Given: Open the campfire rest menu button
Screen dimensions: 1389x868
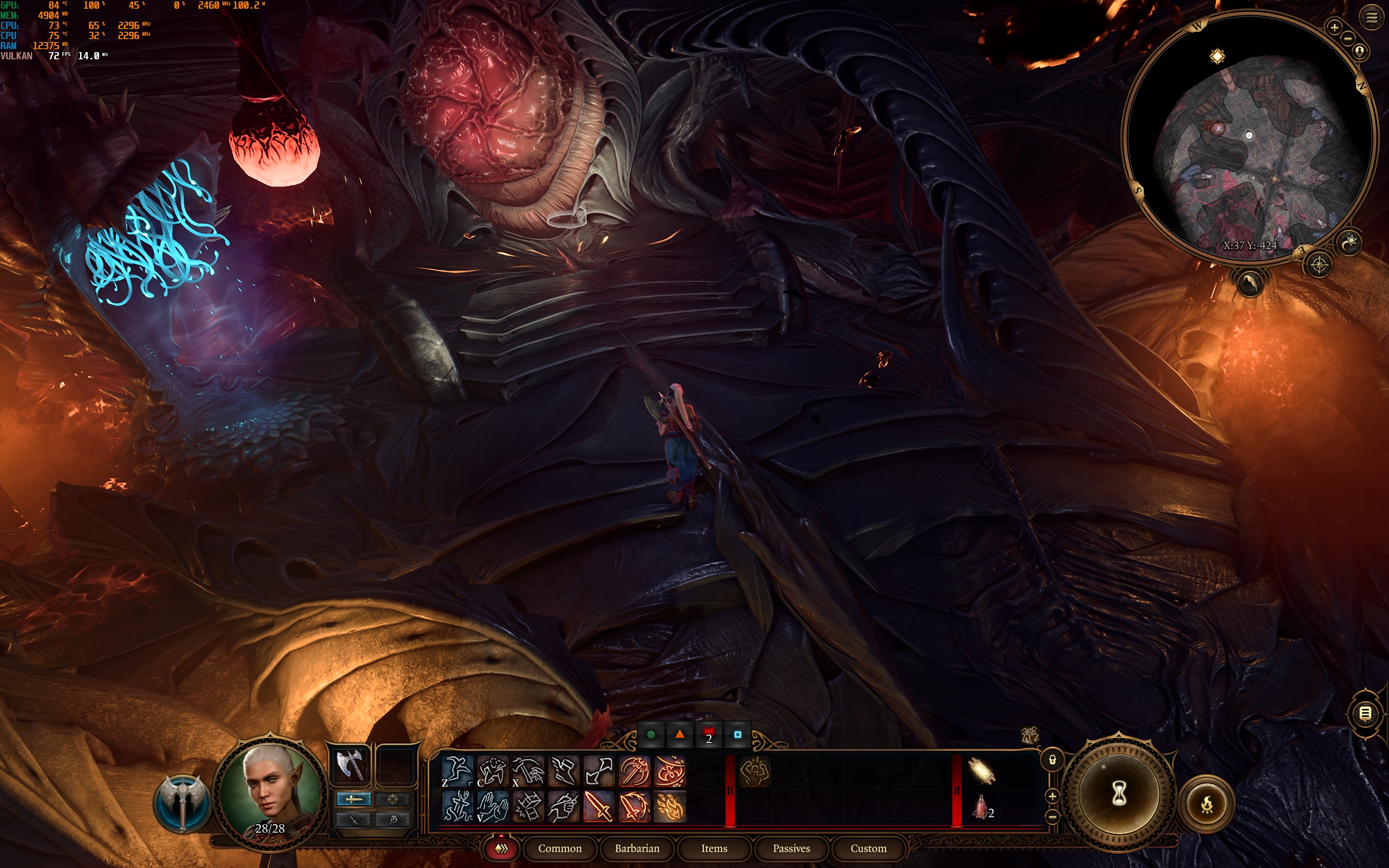Looking at the screenshot, I should tap(1207, 804).
